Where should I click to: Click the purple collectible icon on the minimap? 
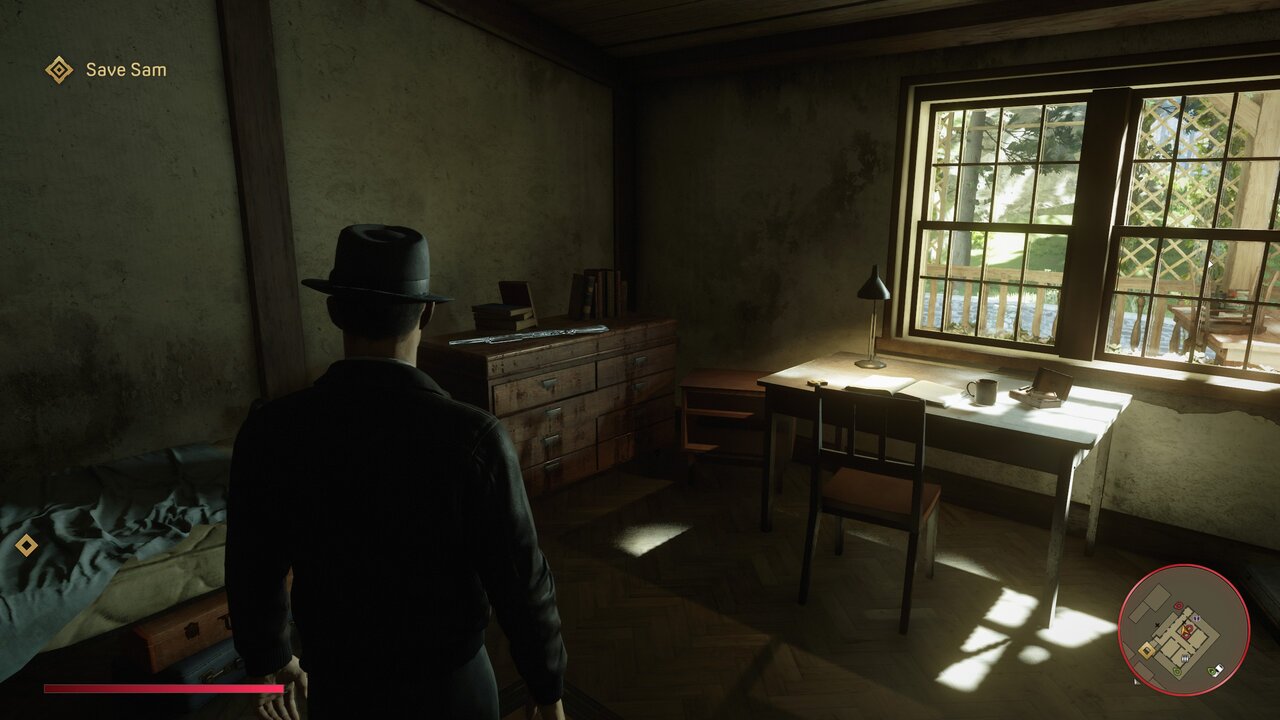(x=1196, y=618)
